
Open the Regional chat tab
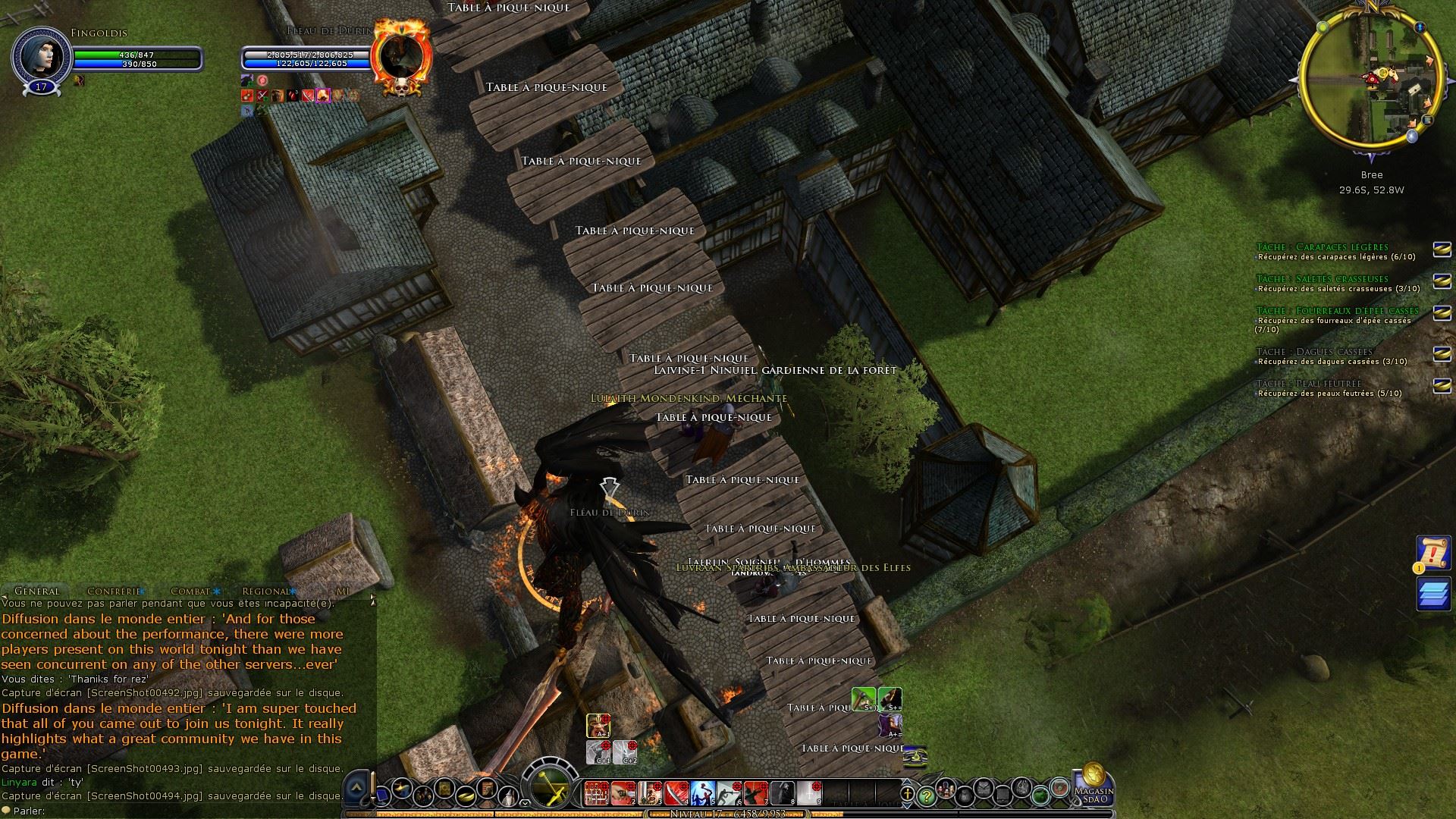coord(266,591)
